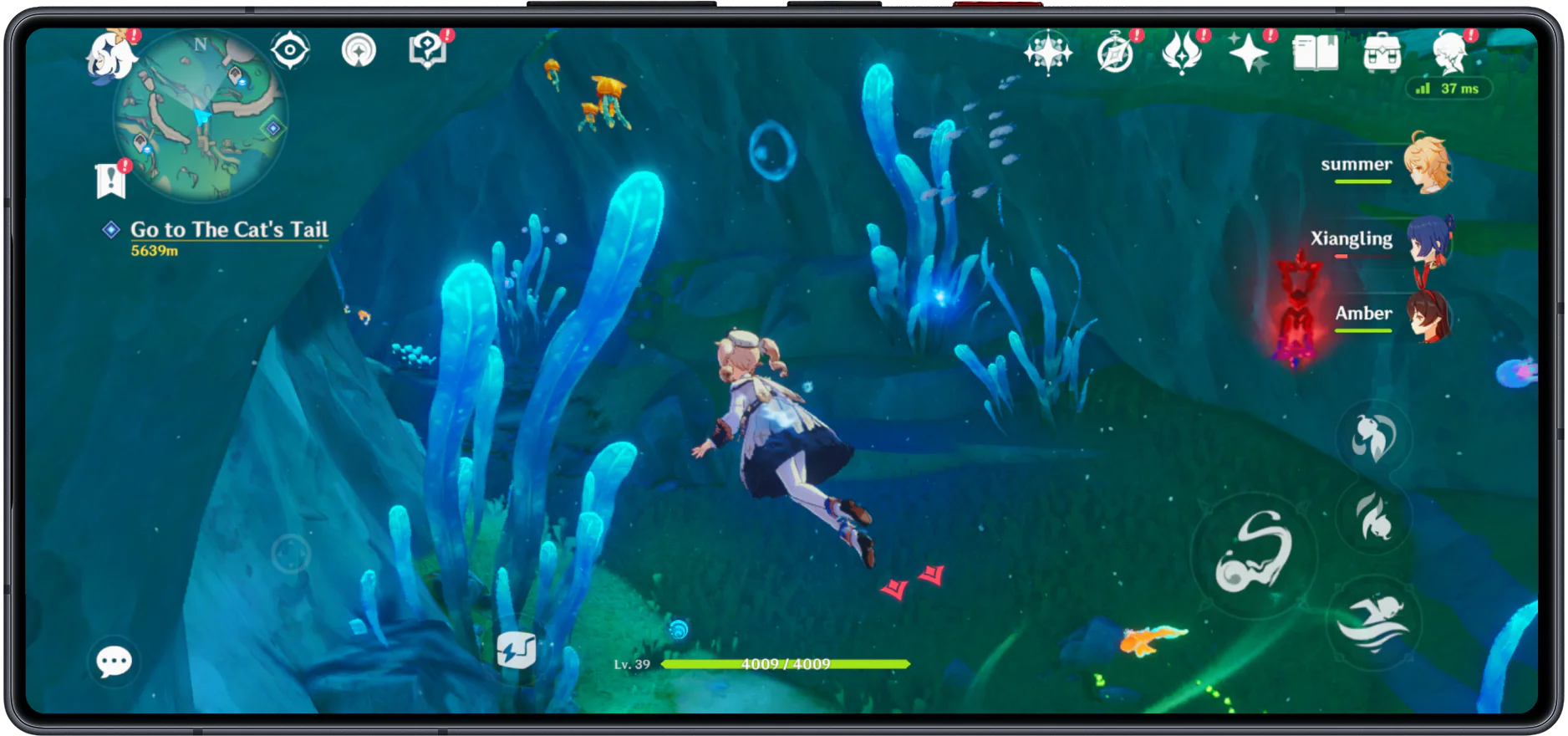This screenshot has height=736, width=1568.
Task: Open the chat speech bubble
Action: 114,662
